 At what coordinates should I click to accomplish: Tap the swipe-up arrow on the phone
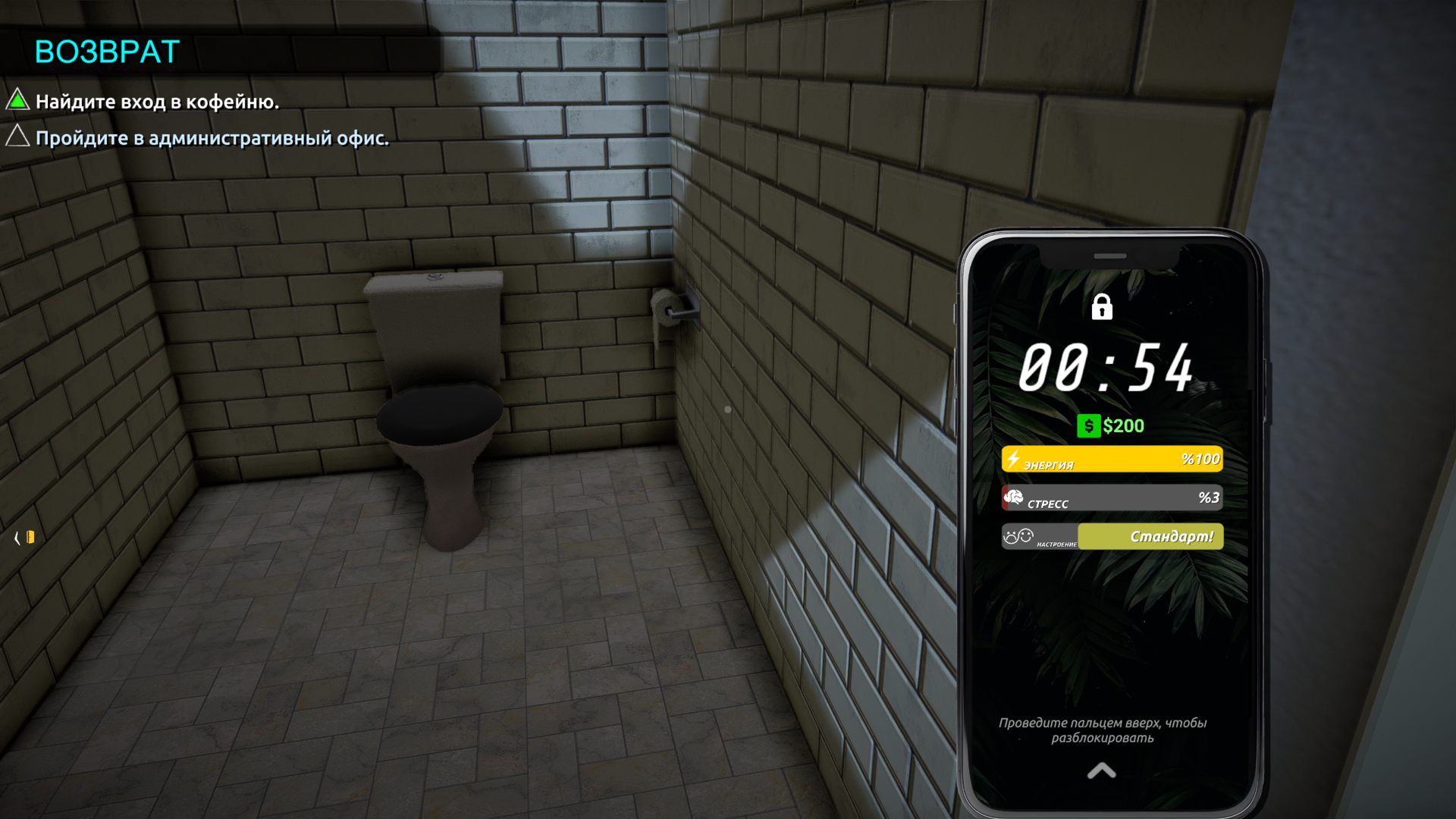coord(1101,771)
